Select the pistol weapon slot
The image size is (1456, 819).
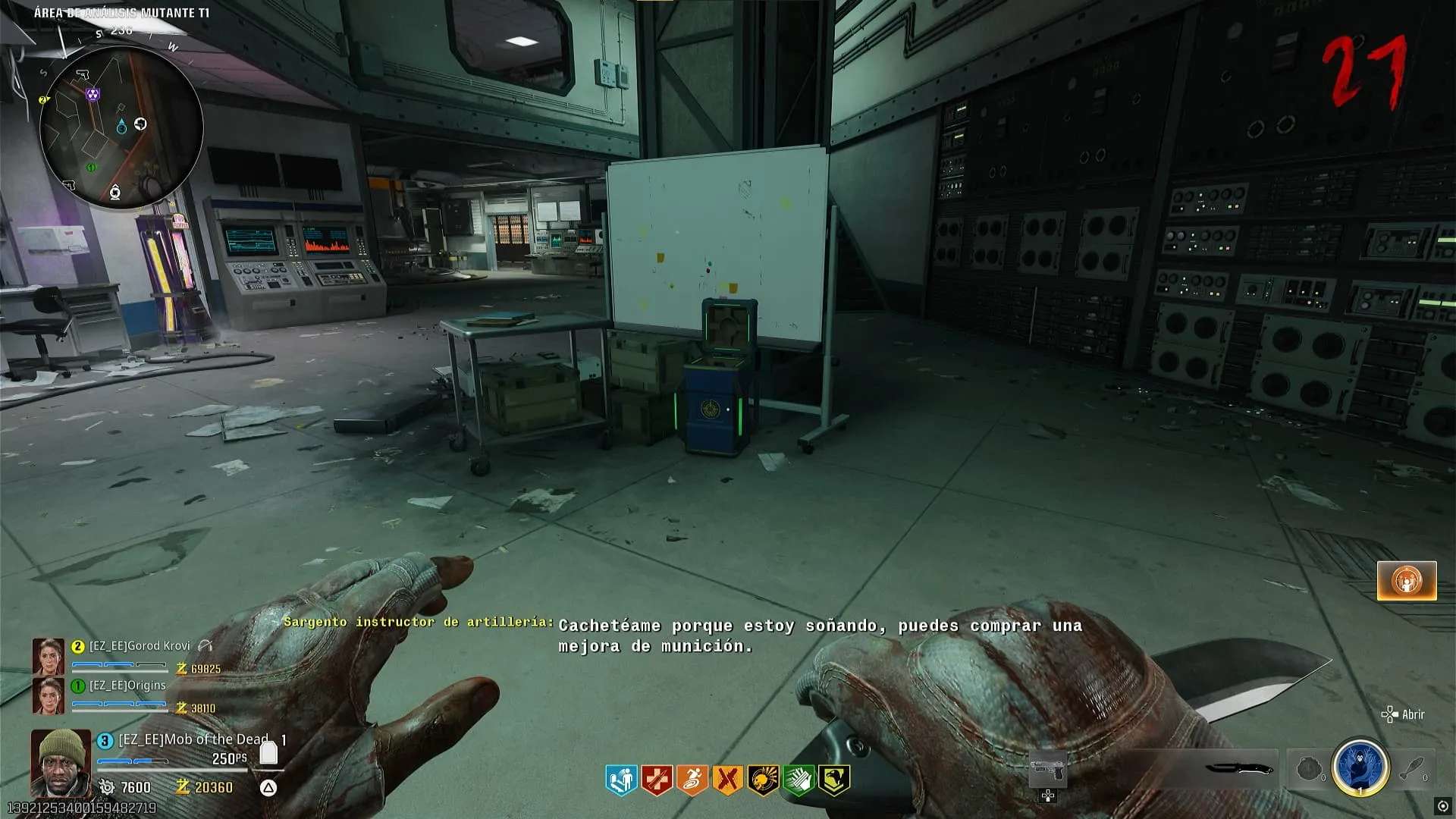1048,771
